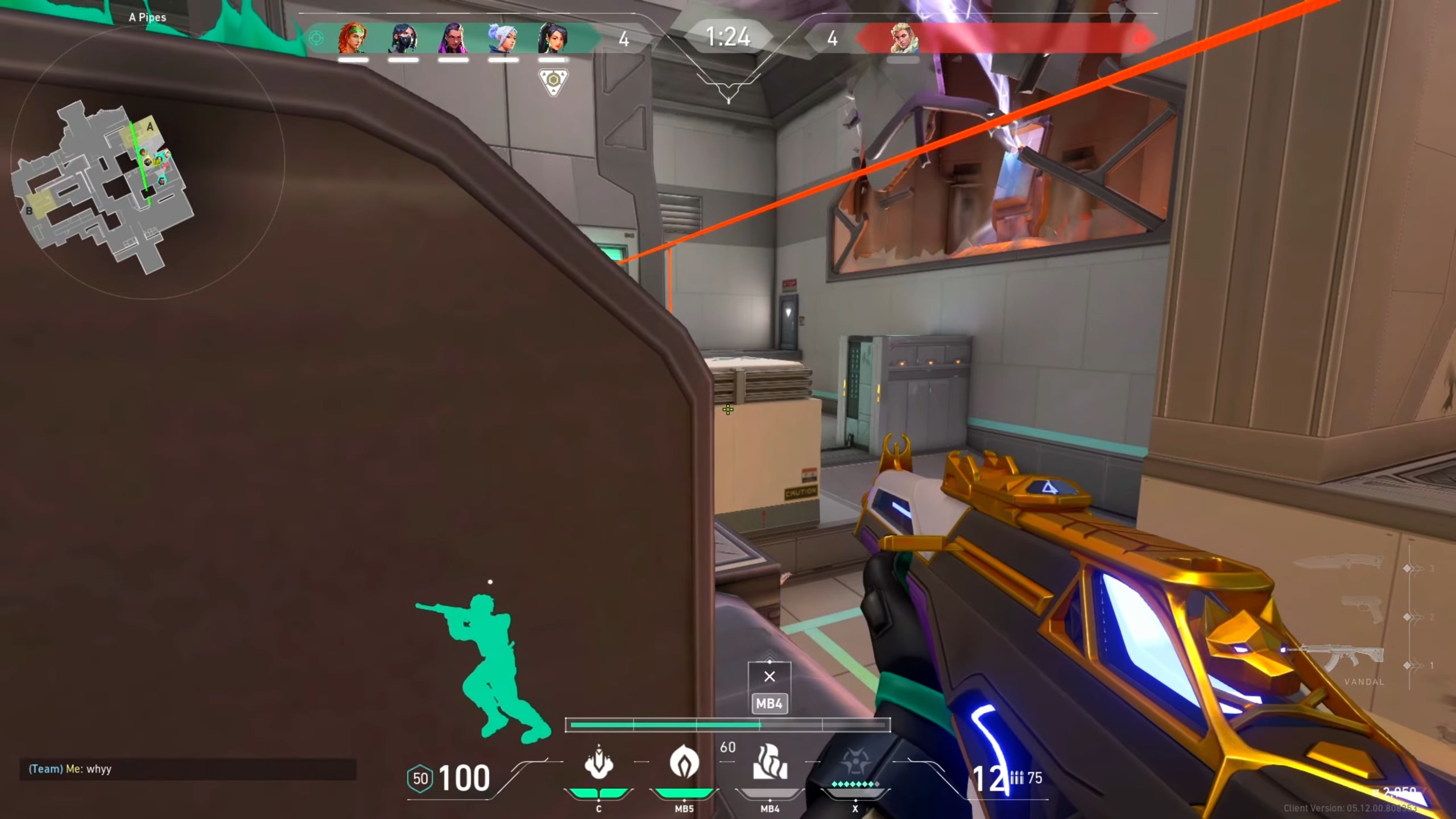
Task: Click the spike carrier icon below Sage
Action: [553, 81]
